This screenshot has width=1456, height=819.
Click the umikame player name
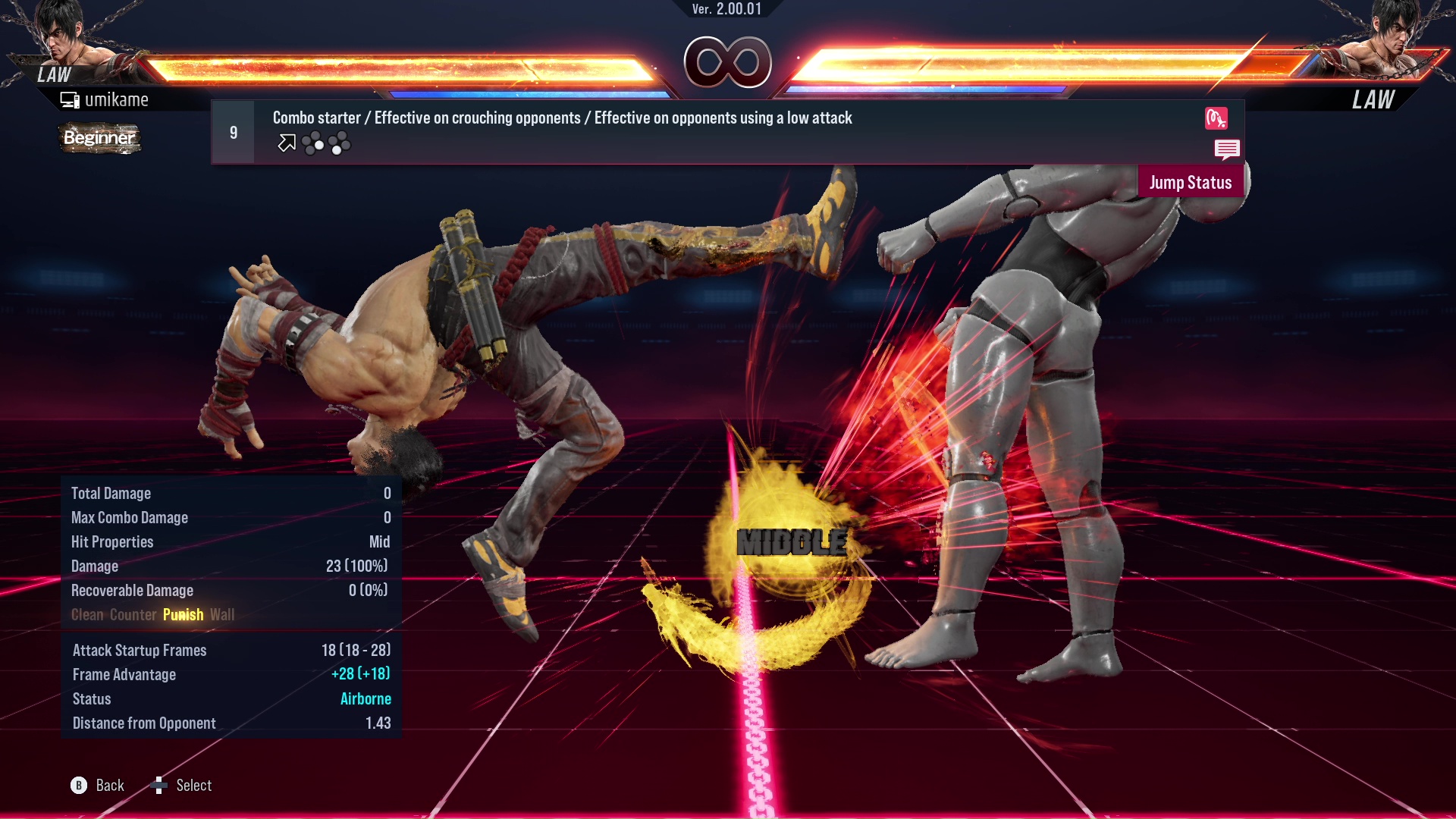pos(118,99)
